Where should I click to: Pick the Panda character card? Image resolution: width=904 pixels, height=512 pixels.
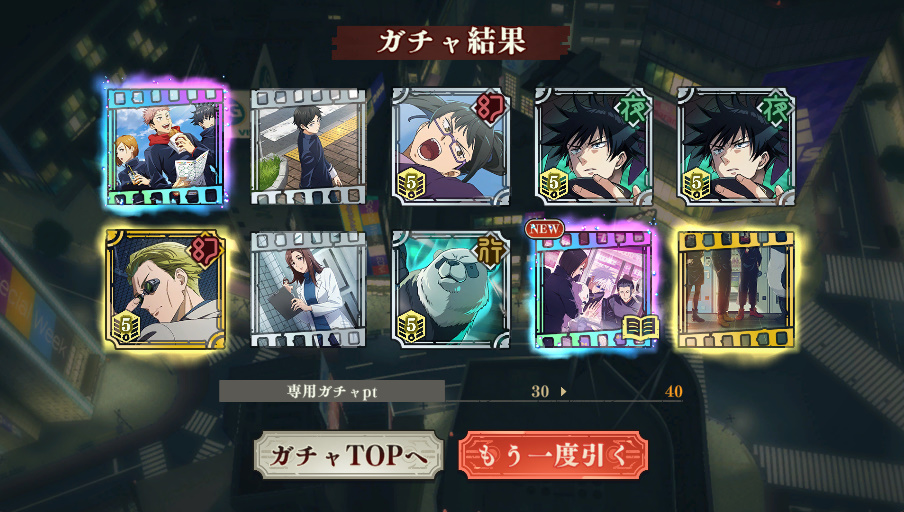point(451,288)
